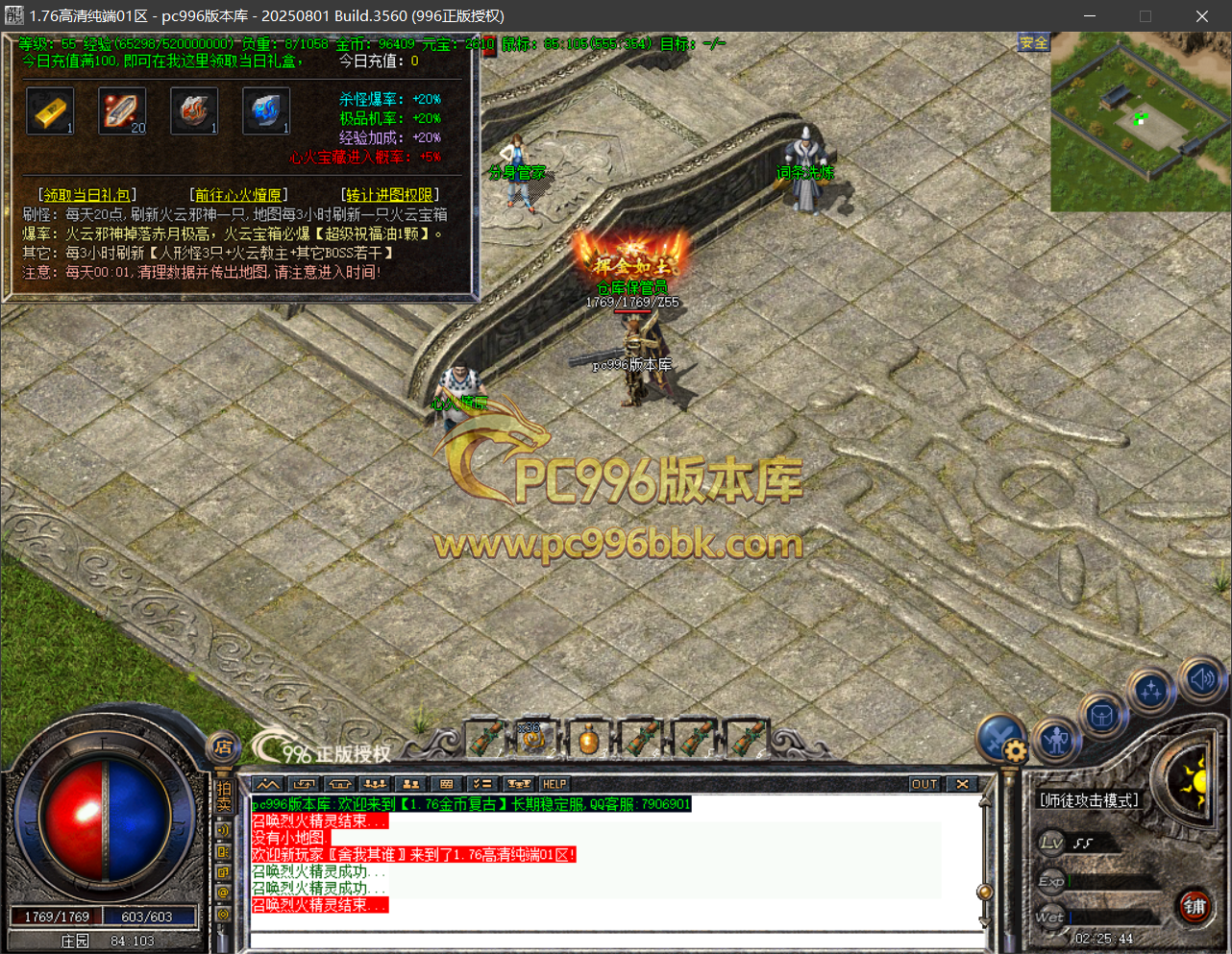Open the character equipment round button
The width and height of the screenshot is (1232, 954).
[1057, 739]
